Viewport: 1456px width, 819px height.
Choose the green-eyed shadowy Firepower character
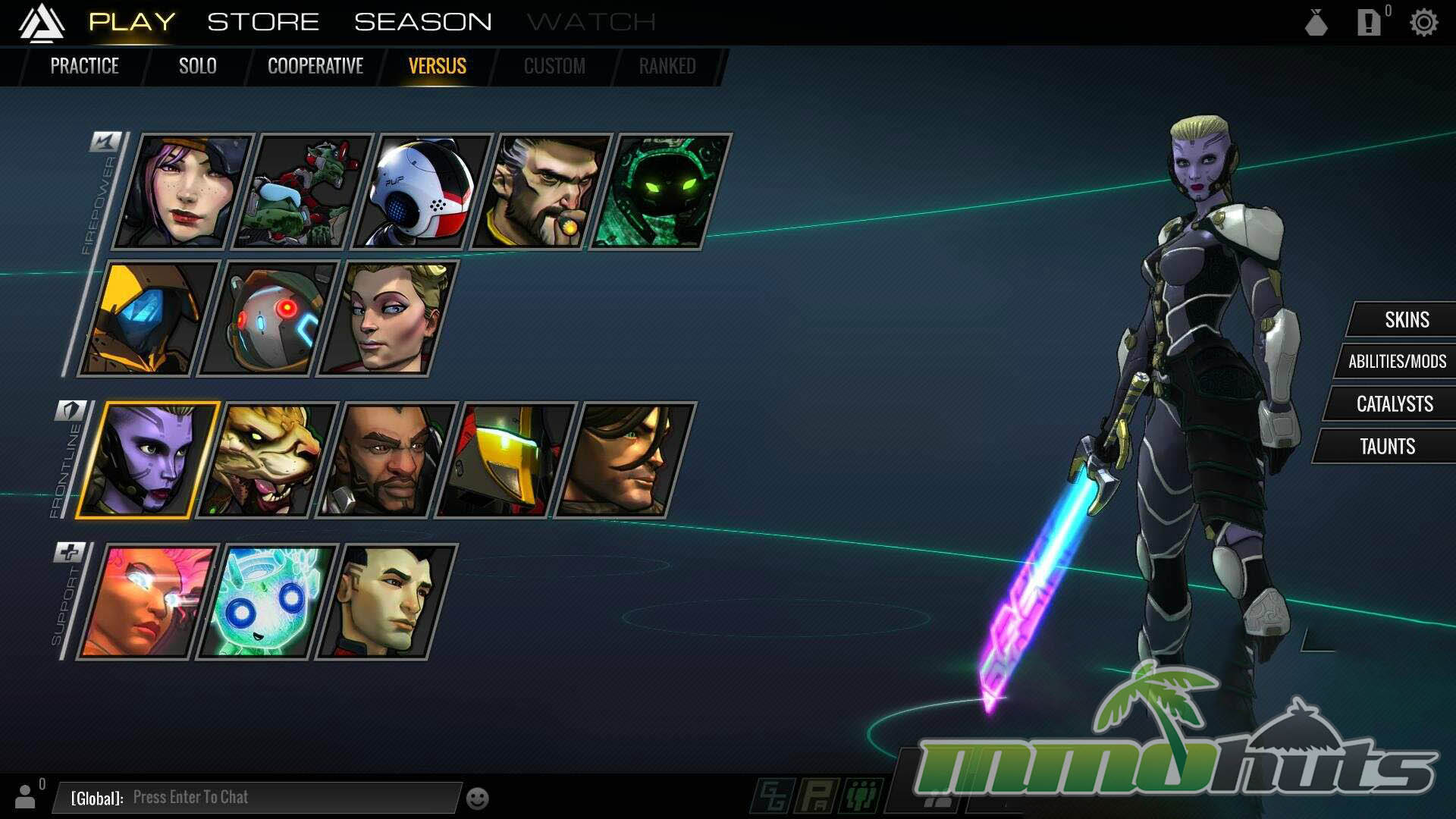pos(660,192)
